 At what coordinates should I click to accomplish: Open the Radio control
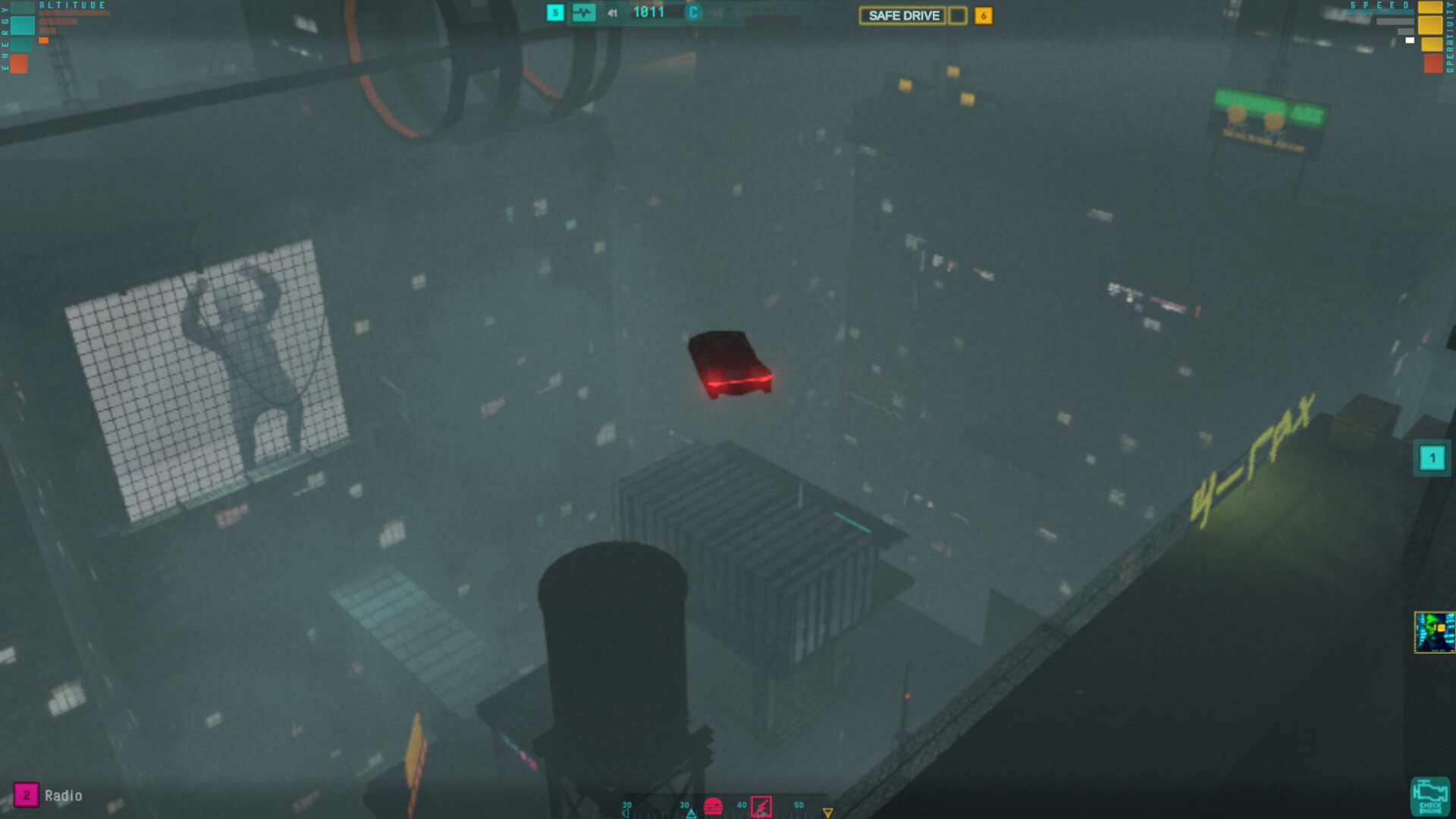(27, 795)
